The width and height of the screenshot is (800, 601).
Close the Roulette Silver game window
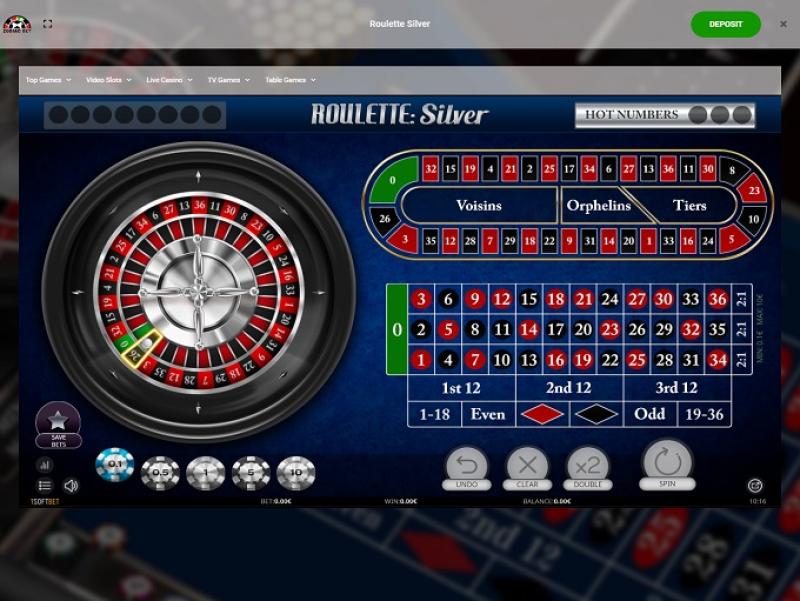[x=783, y=24]
